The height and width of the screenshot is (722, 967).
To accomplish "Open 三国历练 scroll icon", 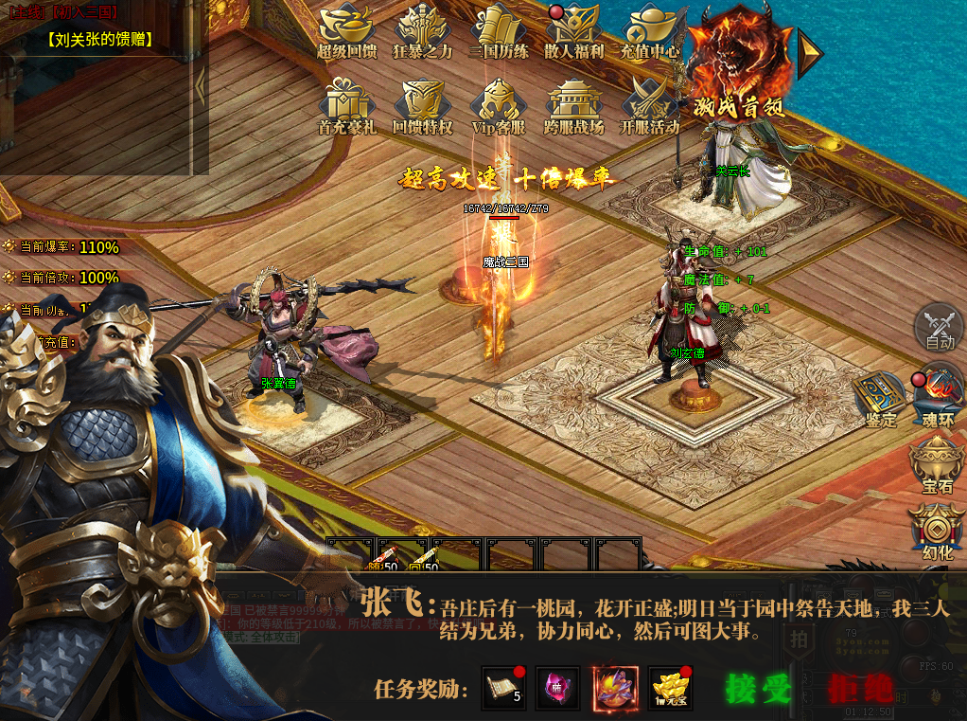I will point(498,30).
